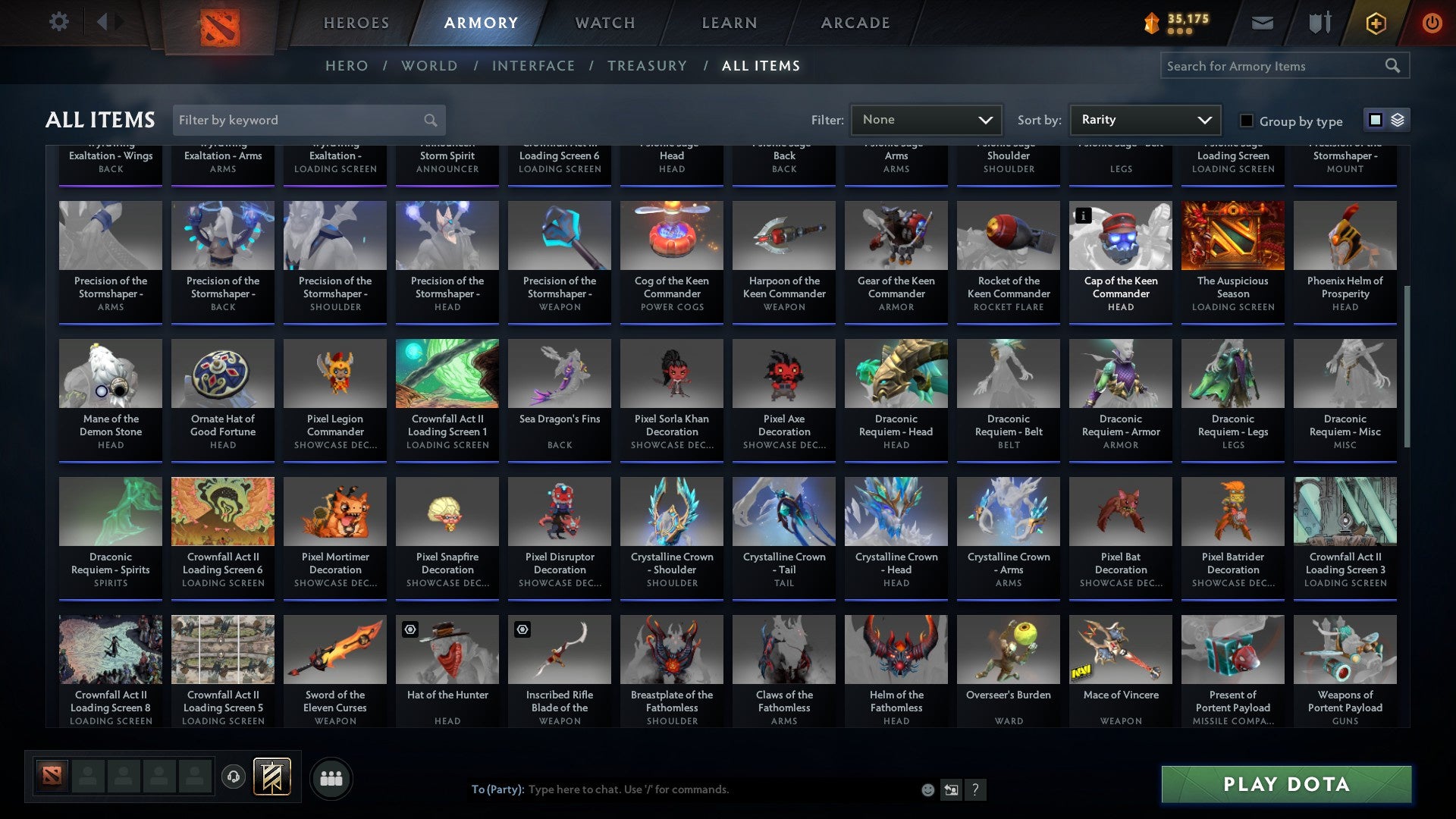
Task: Open the TREASURY section
Action: [648, 66]
